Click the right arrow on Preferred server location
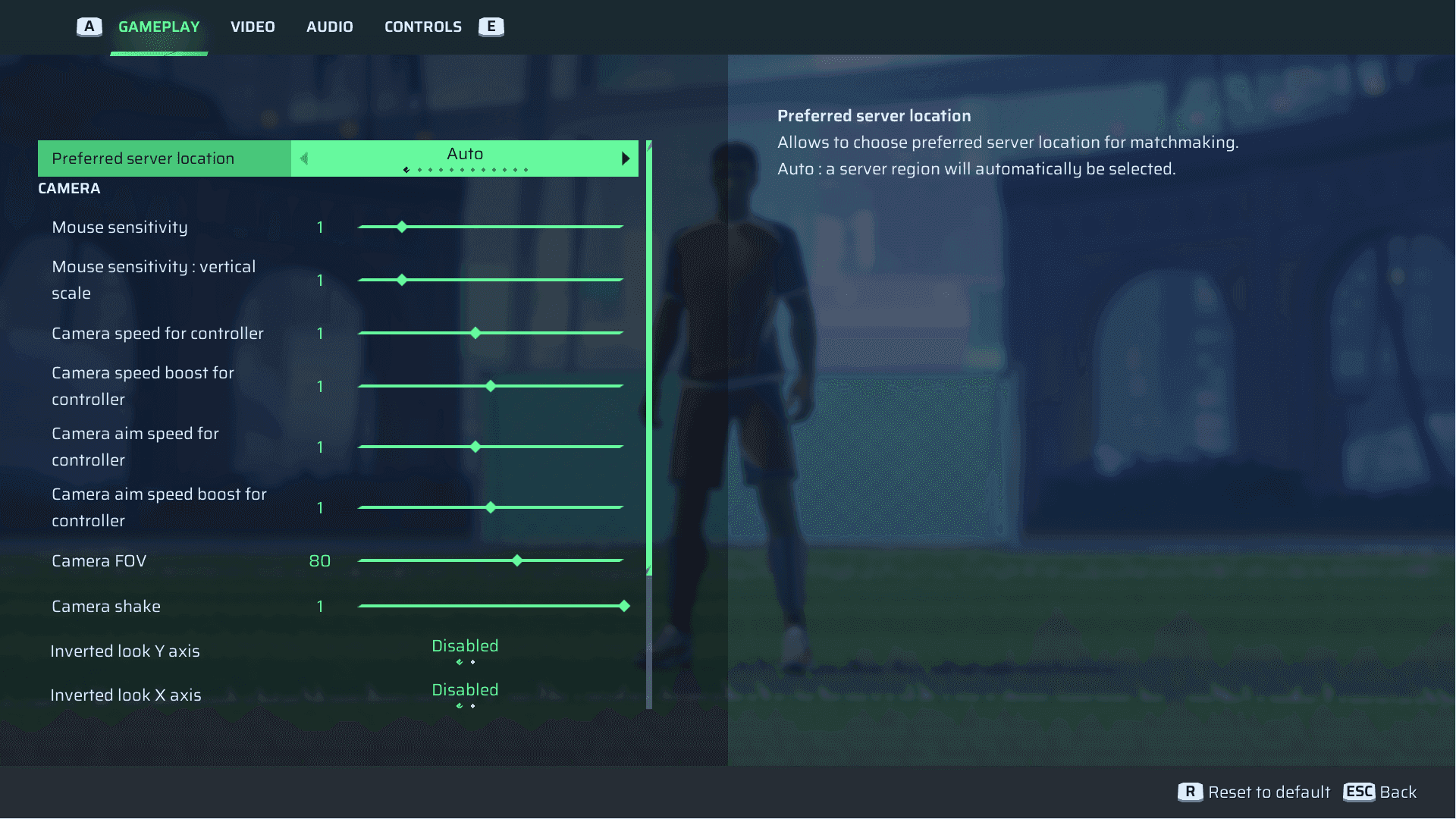The image size is (1456, 819). click(x=626, y=158)
